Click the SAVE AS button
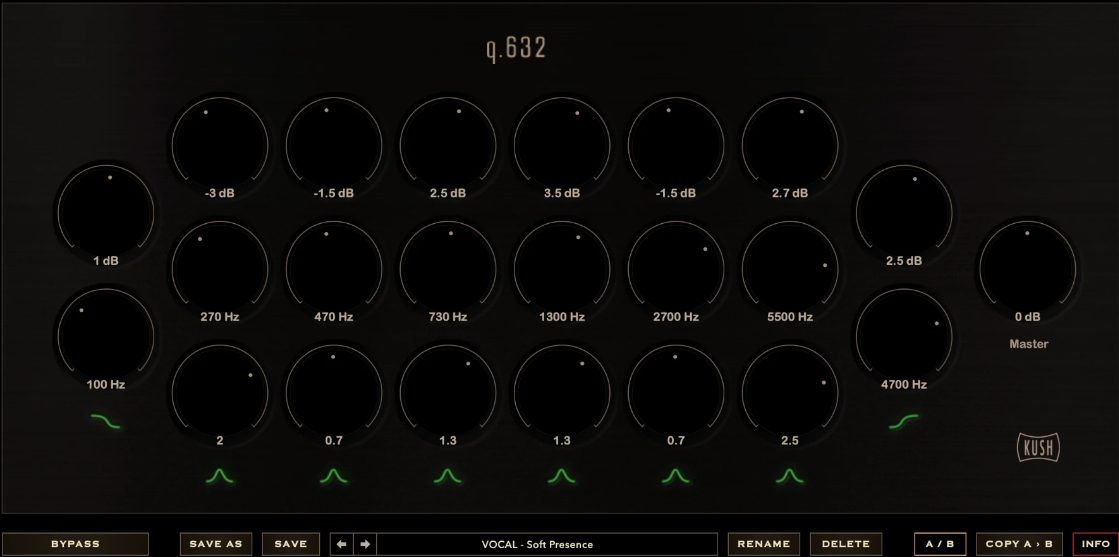 [216, 544]
